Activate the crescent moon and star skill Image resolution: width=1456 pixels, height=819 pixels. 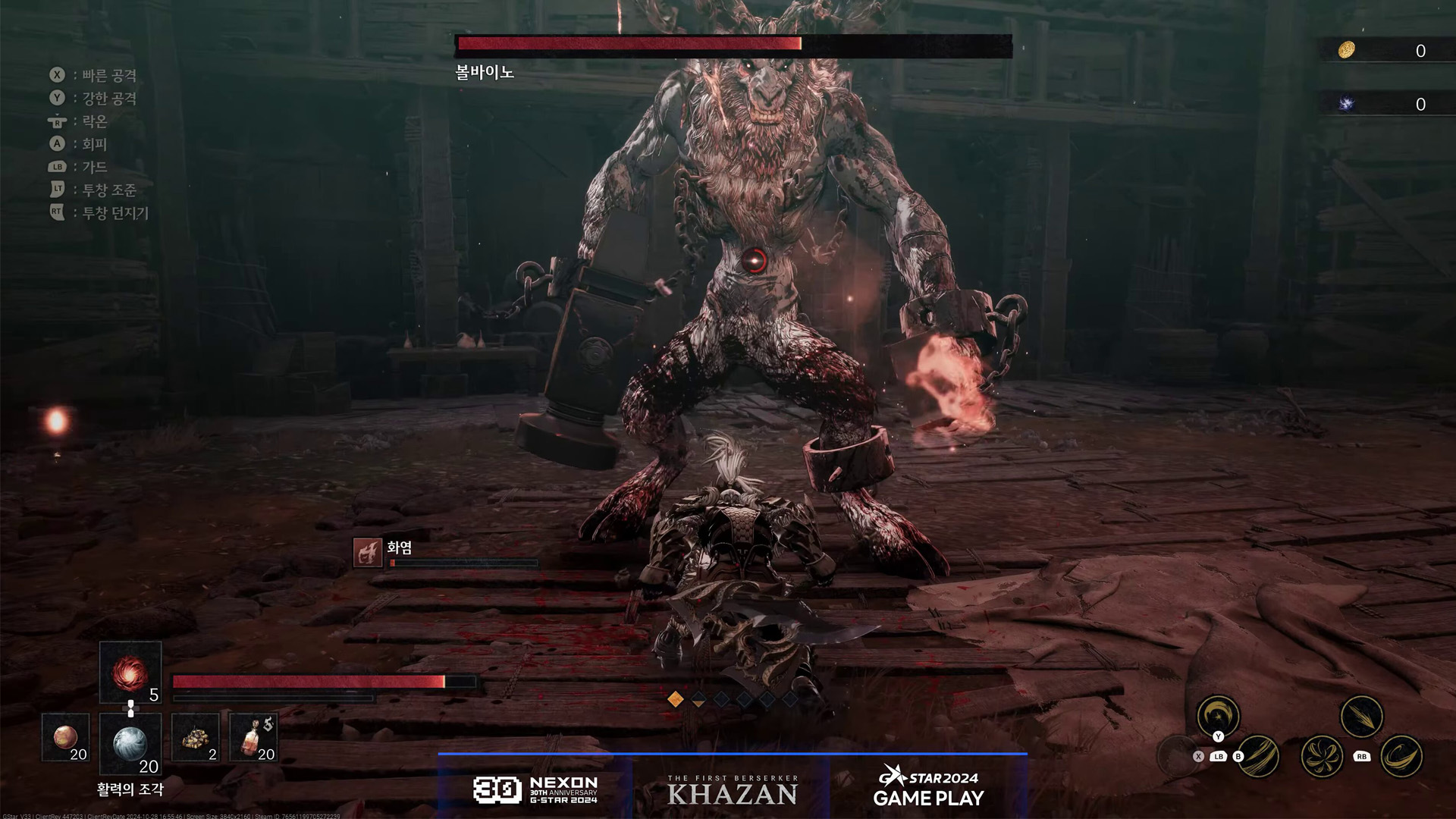pos(1218,716)
